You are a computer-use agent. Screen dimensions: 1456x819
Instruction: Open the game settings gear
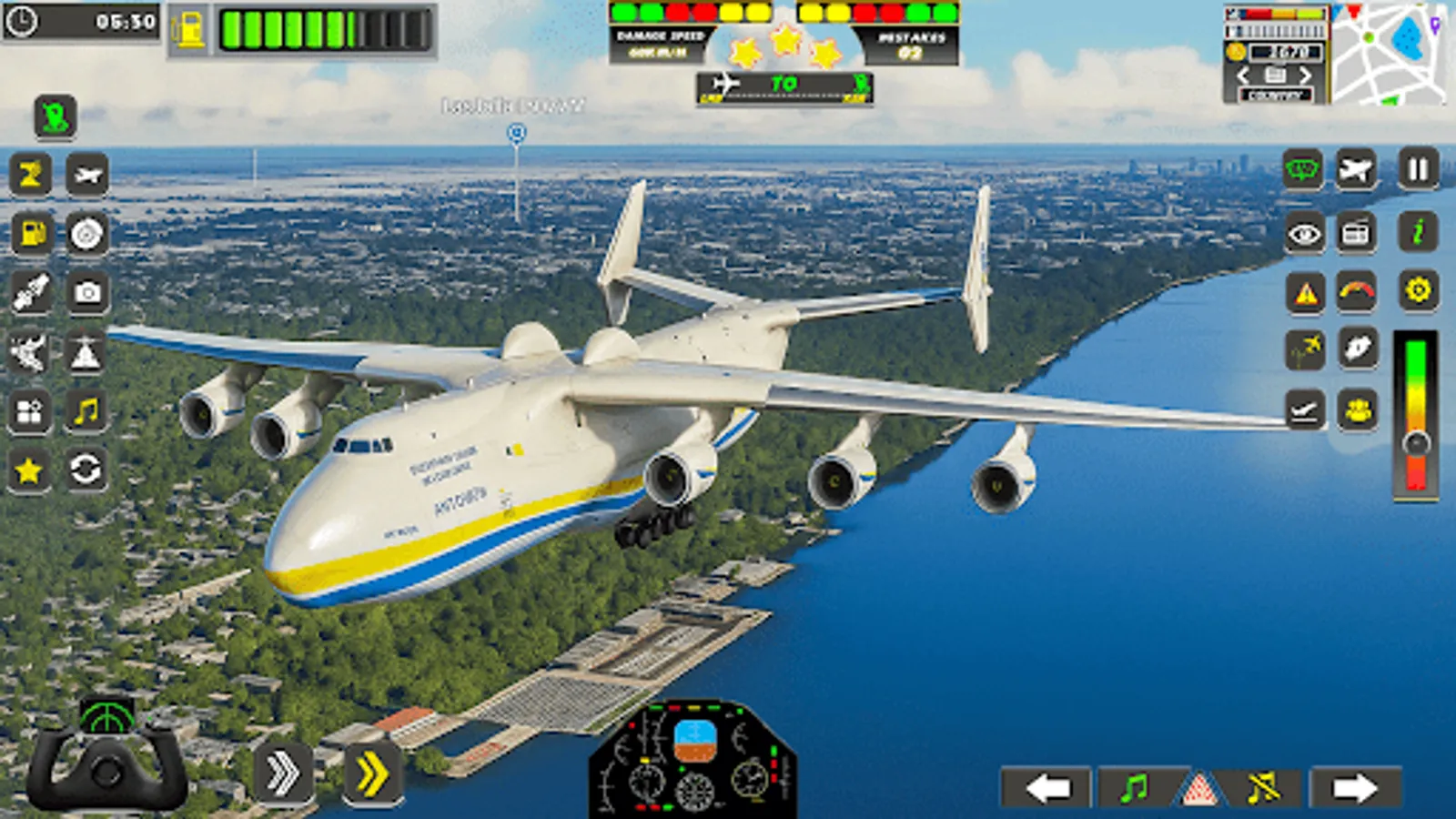[x=1418, y=290]
